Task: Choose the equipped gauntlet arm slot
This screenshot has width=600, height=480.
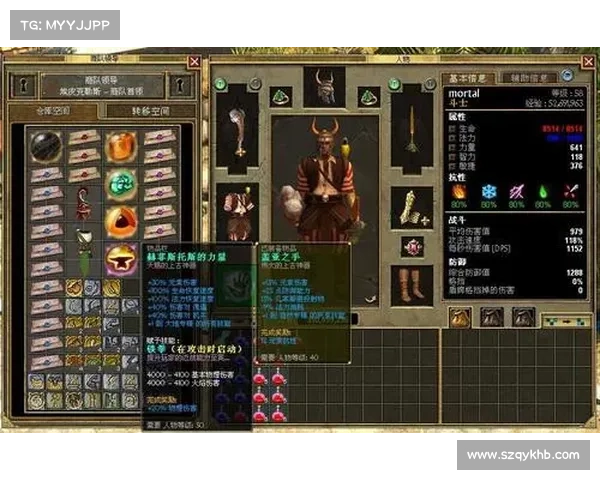Action: click(x=412, y=207)
